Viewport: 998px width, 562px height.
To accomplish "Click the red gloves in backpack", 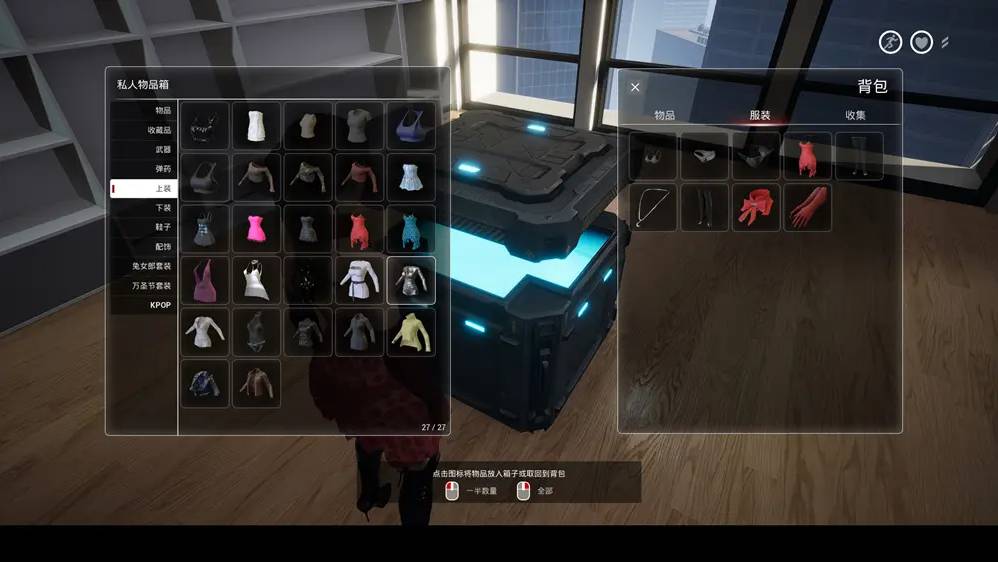I will tap(807, 207).
